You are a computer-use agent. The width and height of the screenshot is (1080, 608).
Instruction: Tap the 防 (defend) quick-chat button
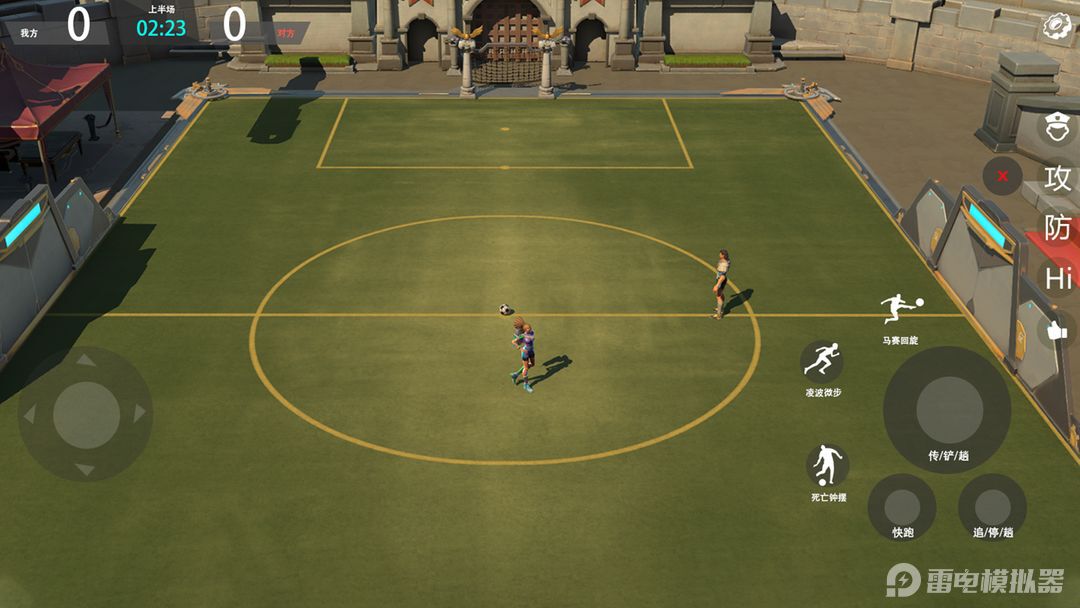1057,228
